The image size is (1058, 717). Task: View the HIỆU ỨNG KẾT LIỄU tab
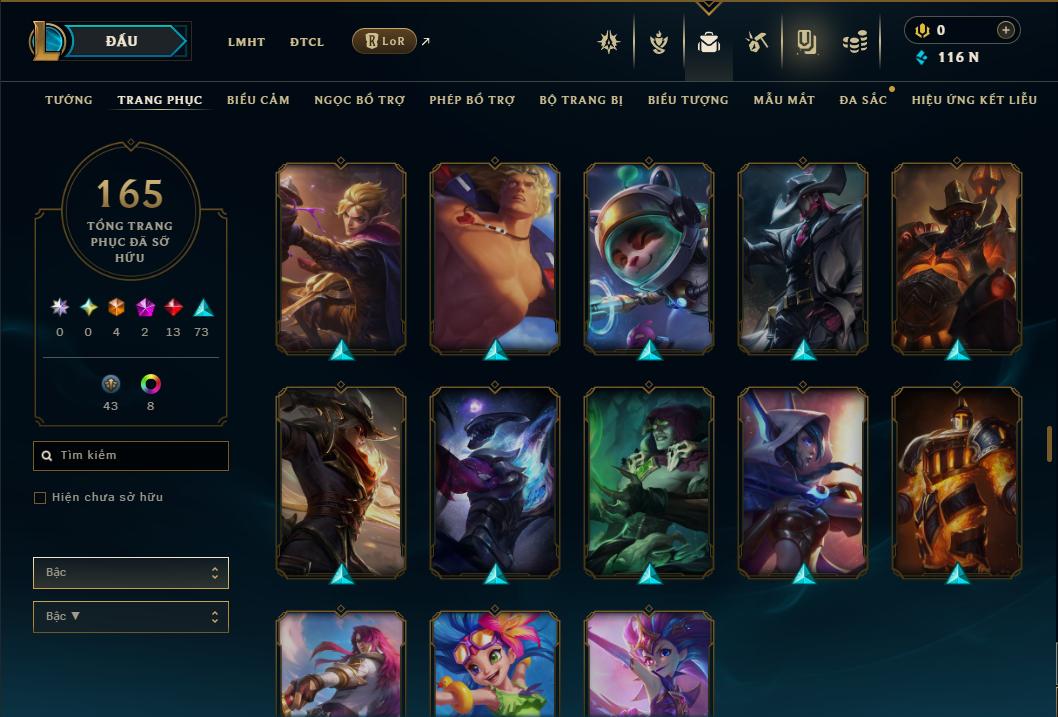974,100
